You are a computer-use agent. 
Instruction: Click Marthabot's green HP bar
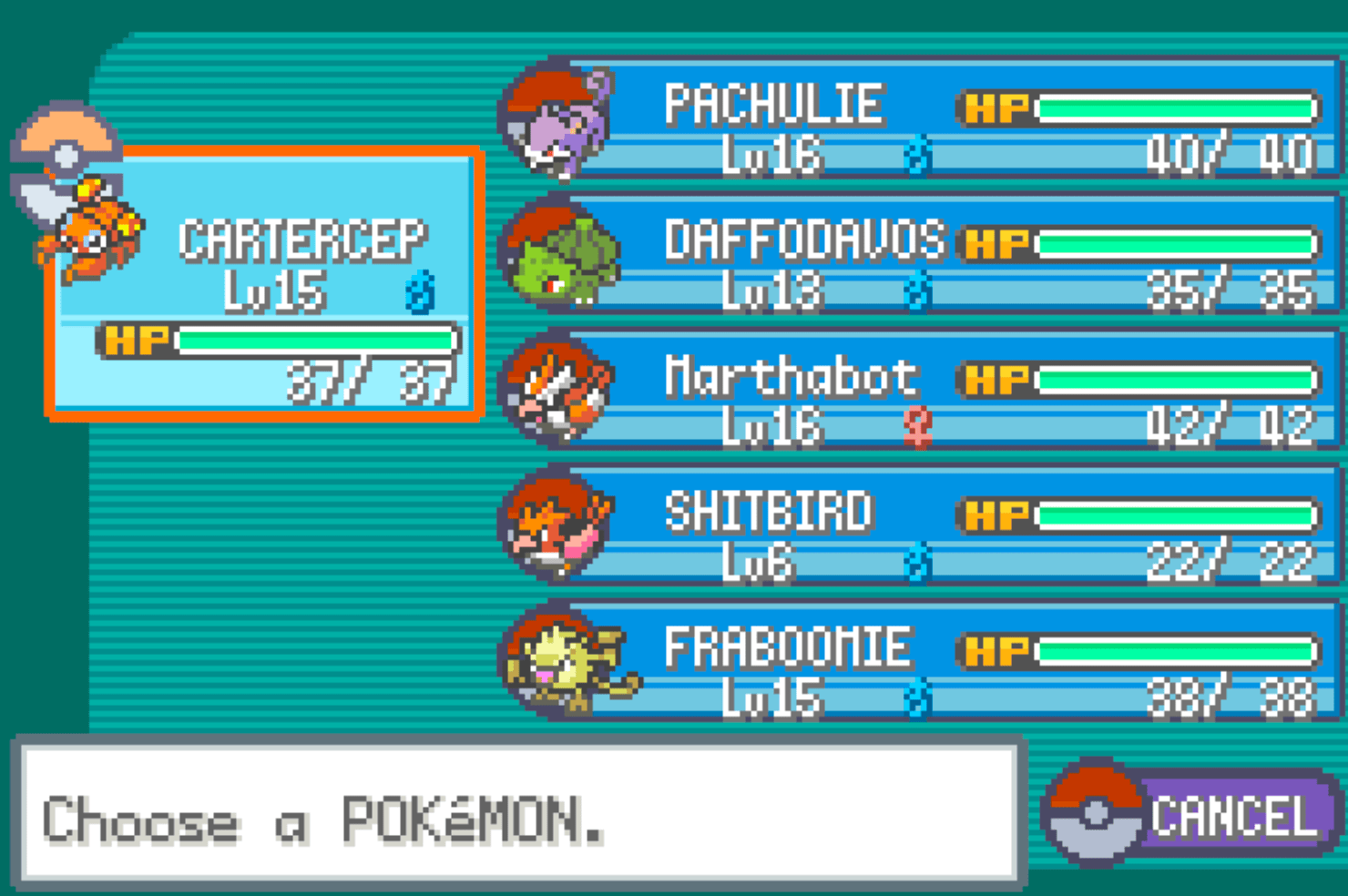click(1175, 377)
